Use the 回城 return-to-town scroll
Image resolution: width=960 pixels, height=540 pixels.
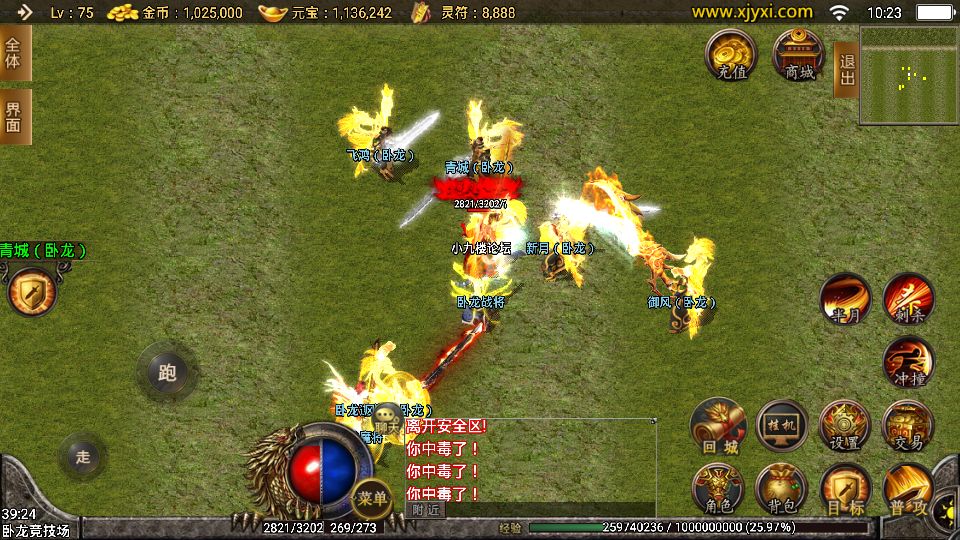(x=718, y=426)
